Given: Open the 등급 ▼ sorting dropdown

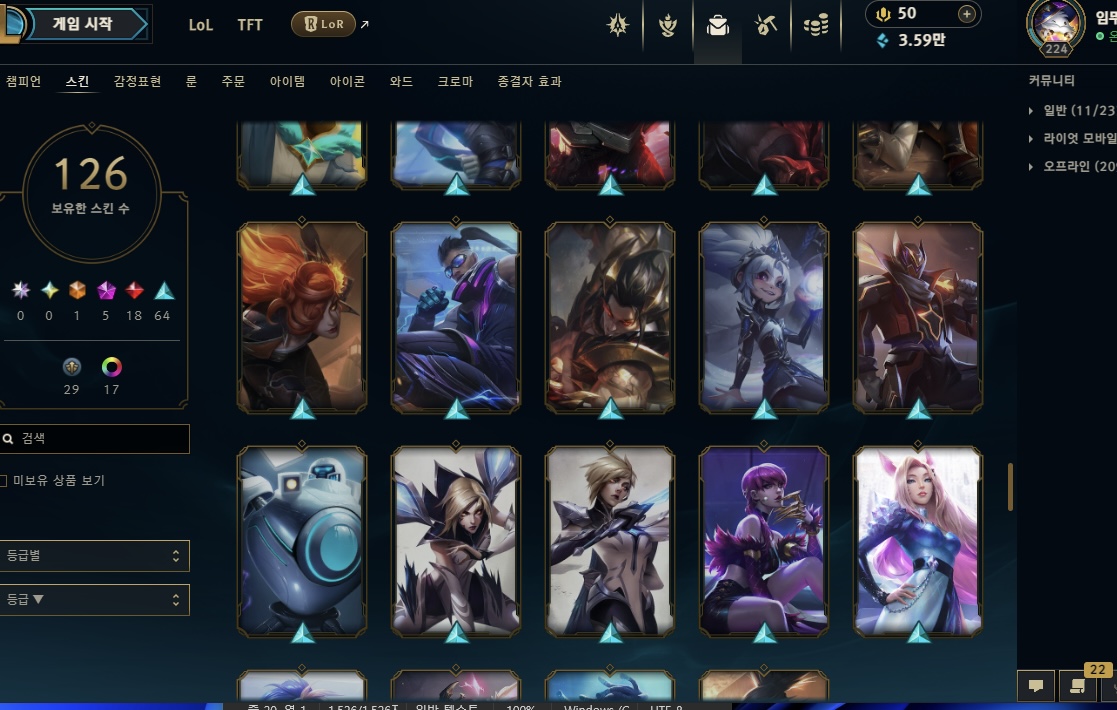Looking at the screenshot, I should tap(95, 600).
